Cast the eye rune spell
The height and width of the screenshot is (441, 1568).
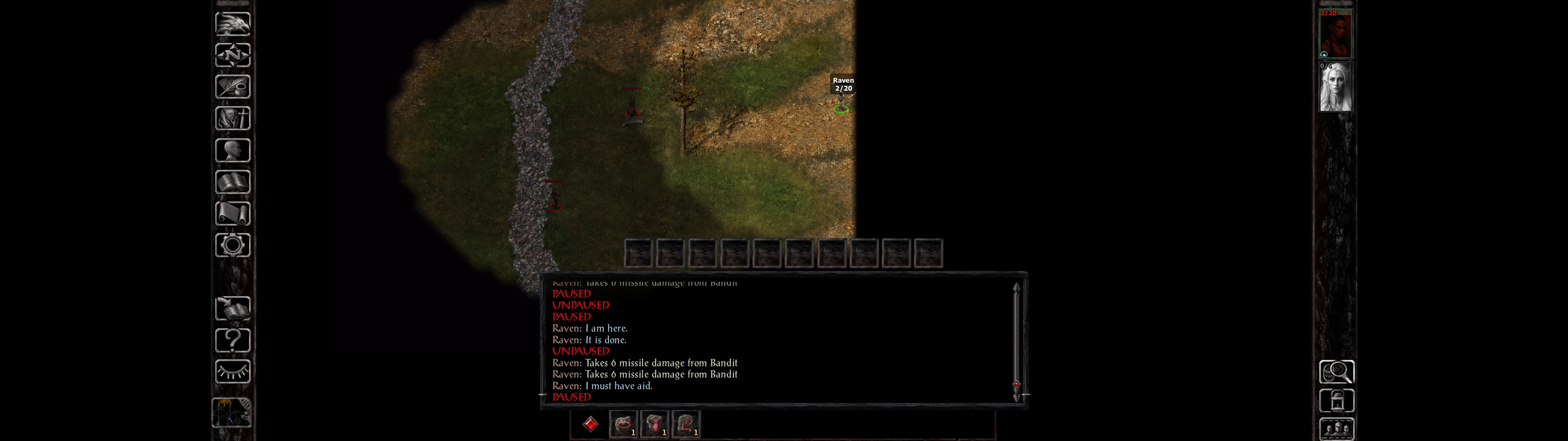[623, 424]
